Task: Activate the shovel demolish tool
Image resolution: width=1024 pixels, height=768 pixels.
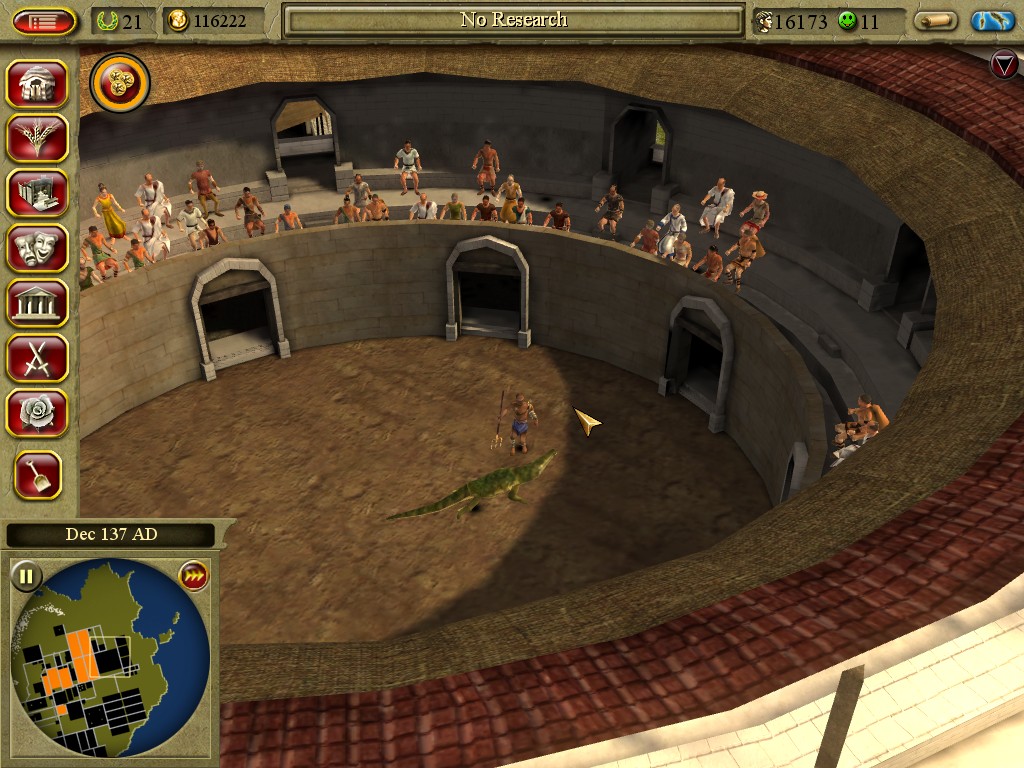Action: click(38, 476)
